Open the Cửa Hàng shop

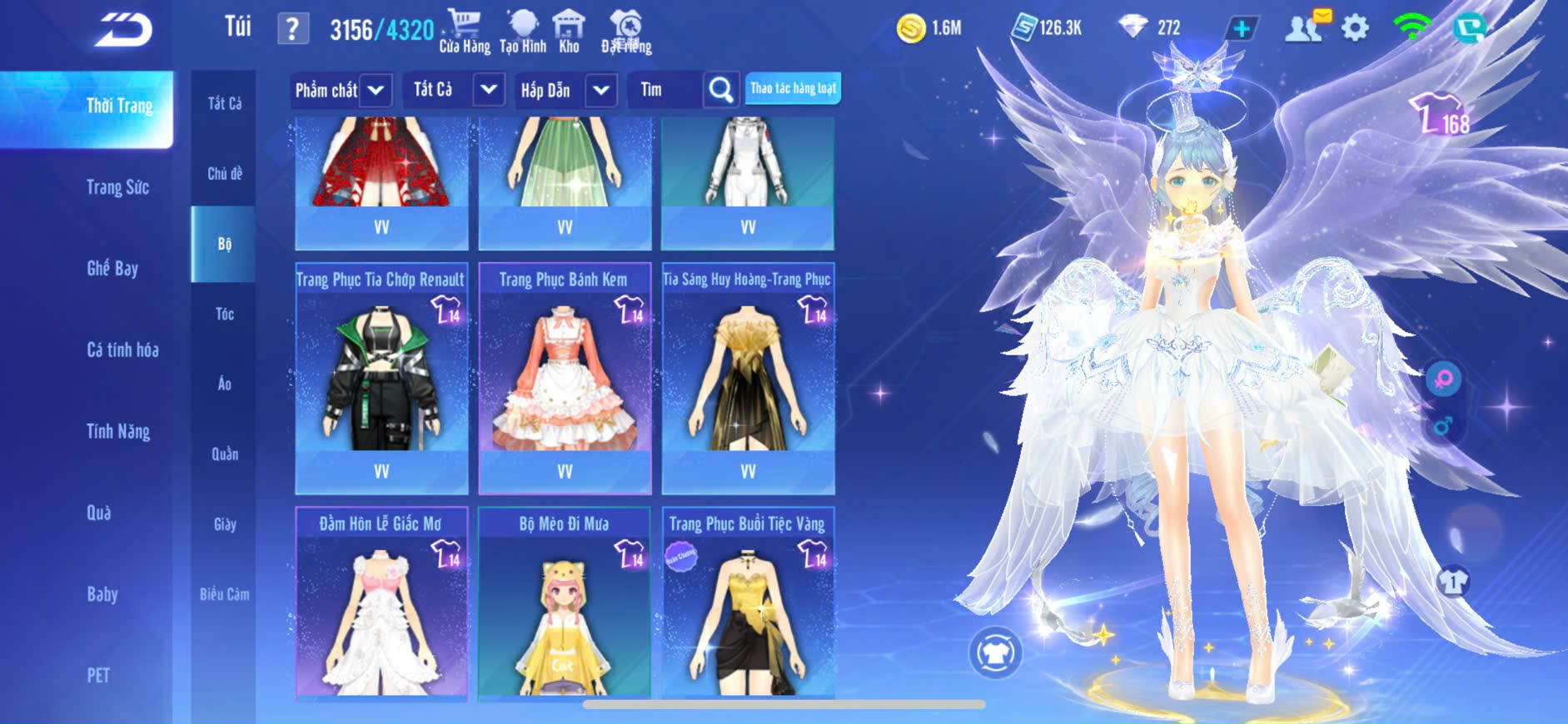point(465,32)
